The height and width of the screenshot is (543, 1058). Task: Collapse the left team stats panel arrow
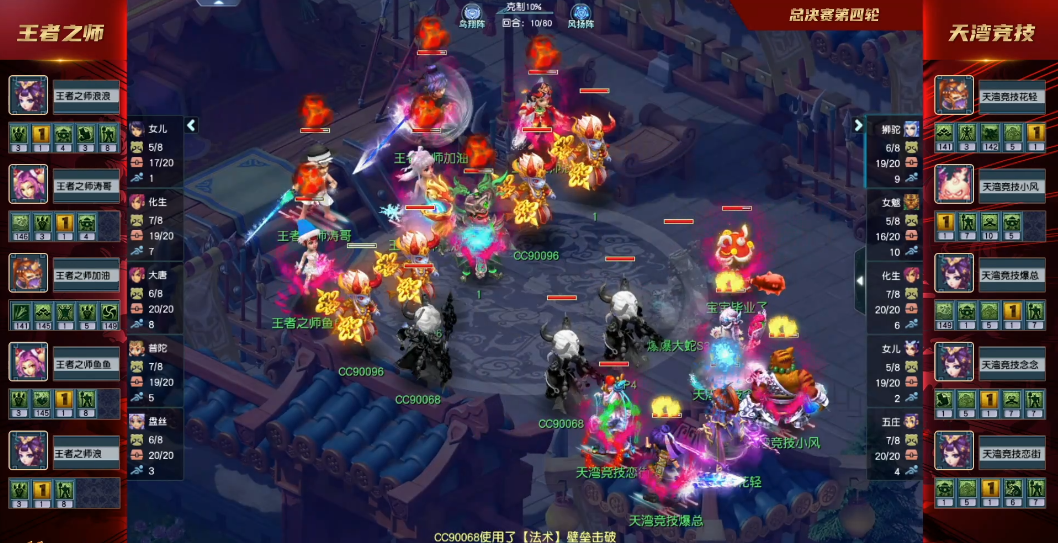click(x=191, y=126)
